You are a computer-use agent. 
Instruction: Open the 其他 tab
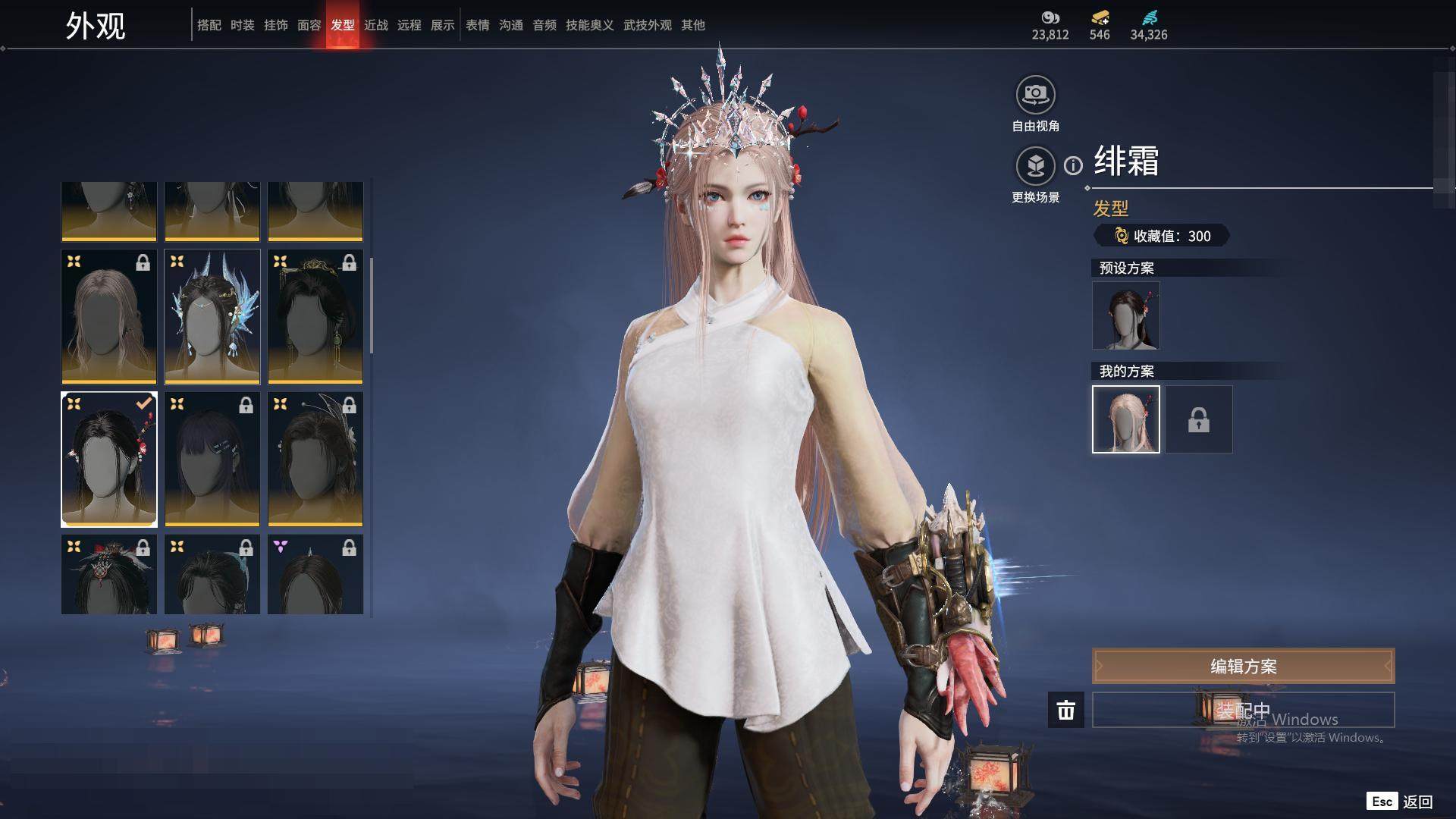[x=693, y=25]
